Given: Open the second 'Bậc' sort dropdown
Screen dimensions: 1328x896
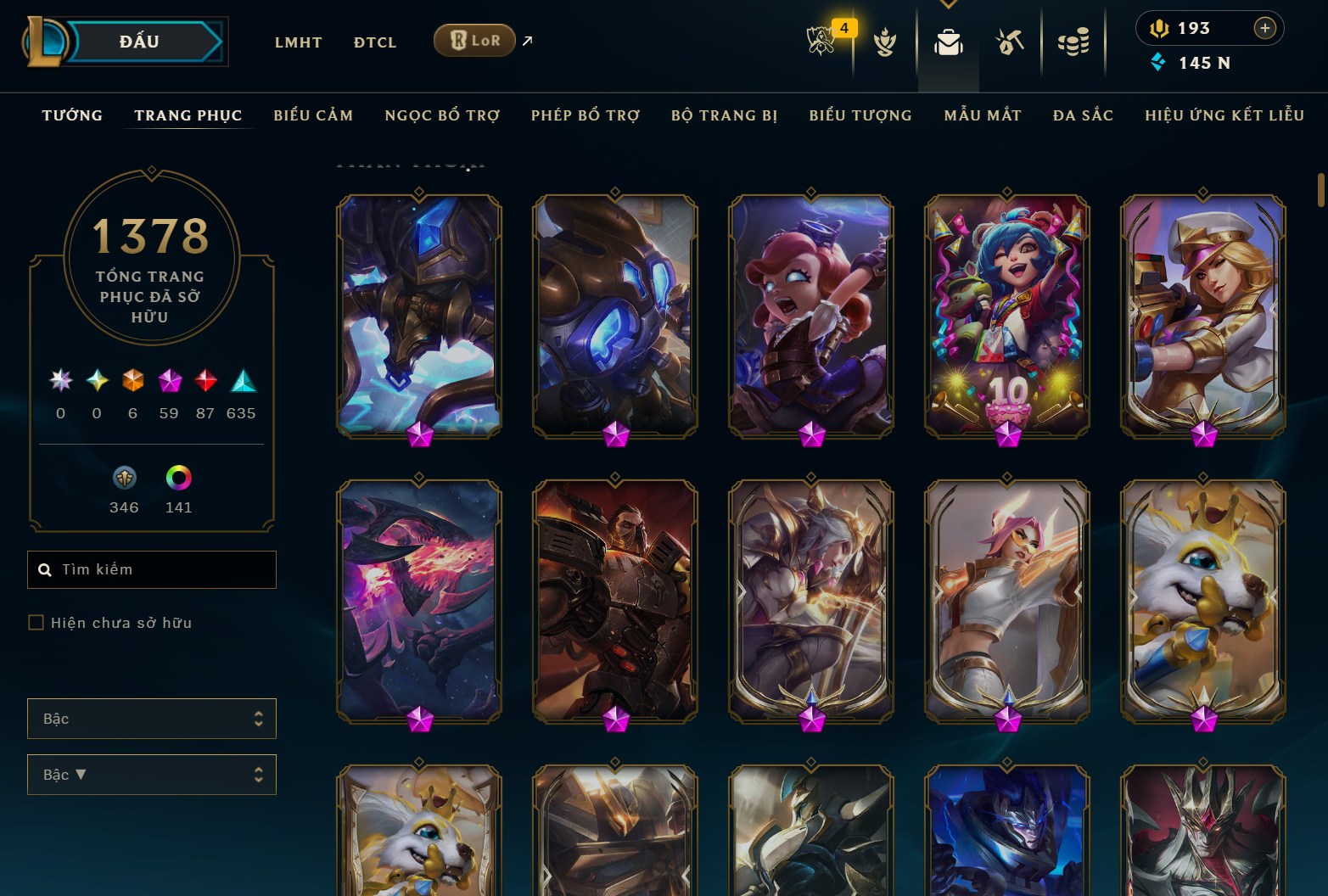Looking at the screenshot, I should [x=151, y=774].
